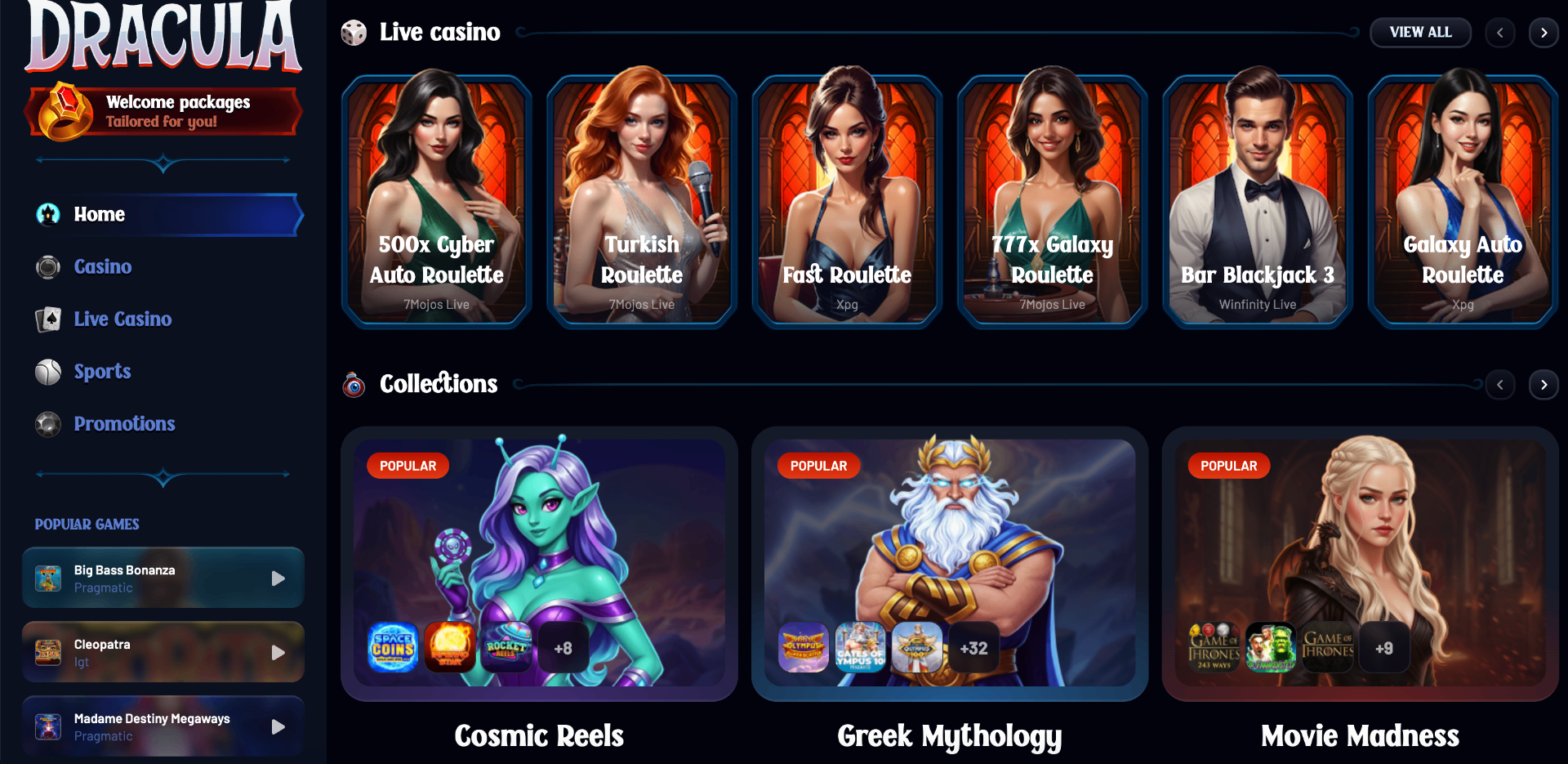Image resolution: width=1568 pixels, height=764 pixels.
Task: Open the Space Coins game icon in Cosmic Reels
Action: click(392, 647)
